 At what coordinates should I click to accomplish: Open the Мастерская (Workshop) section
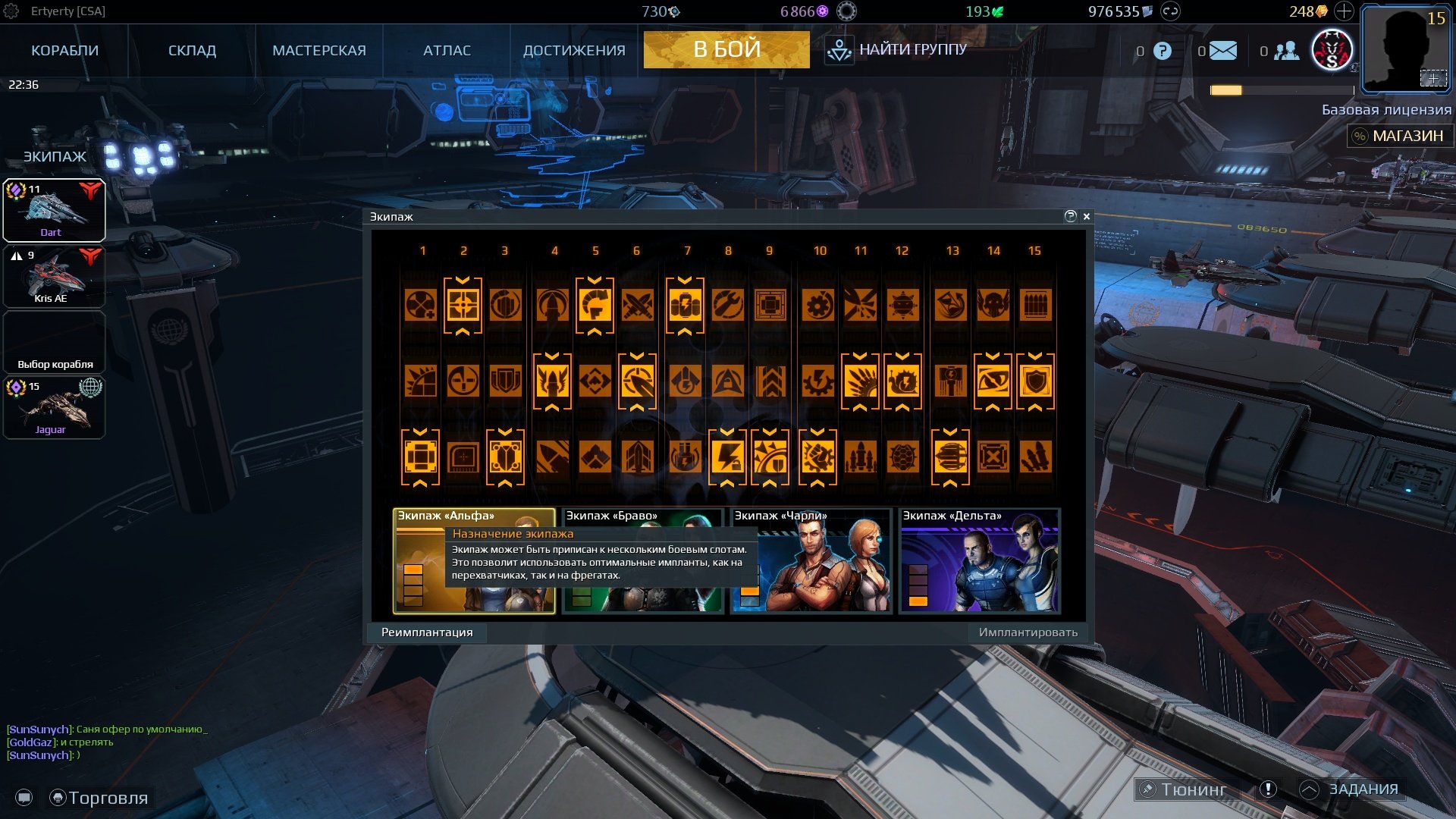[x=318, y=50]
